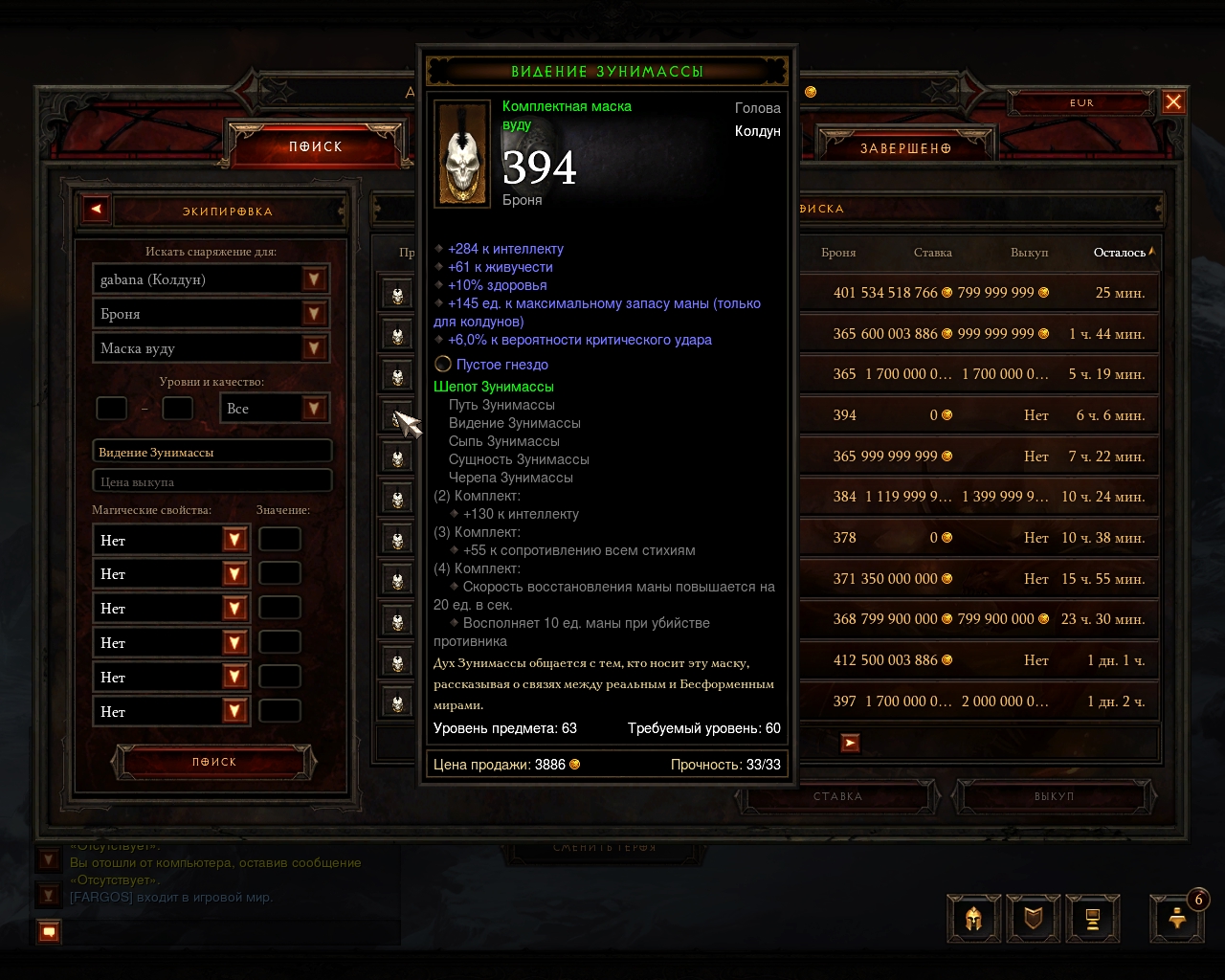Viewport: 1225px width, 980px height.
Task: Buy out the item with Выкуп
Action: [1054, 796]
